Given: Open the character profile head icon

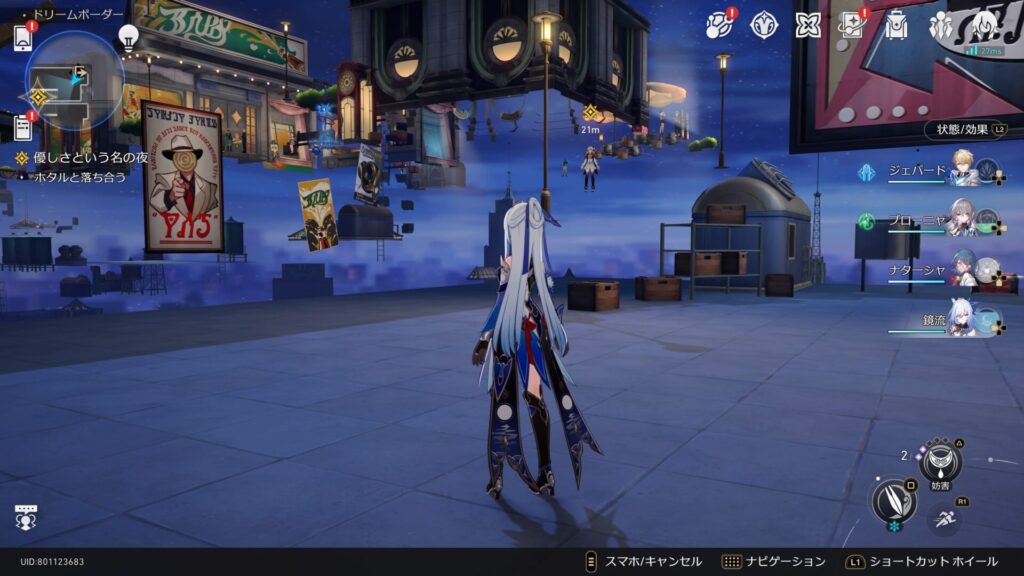Looking at the screenshot, I should pos(984,24).
